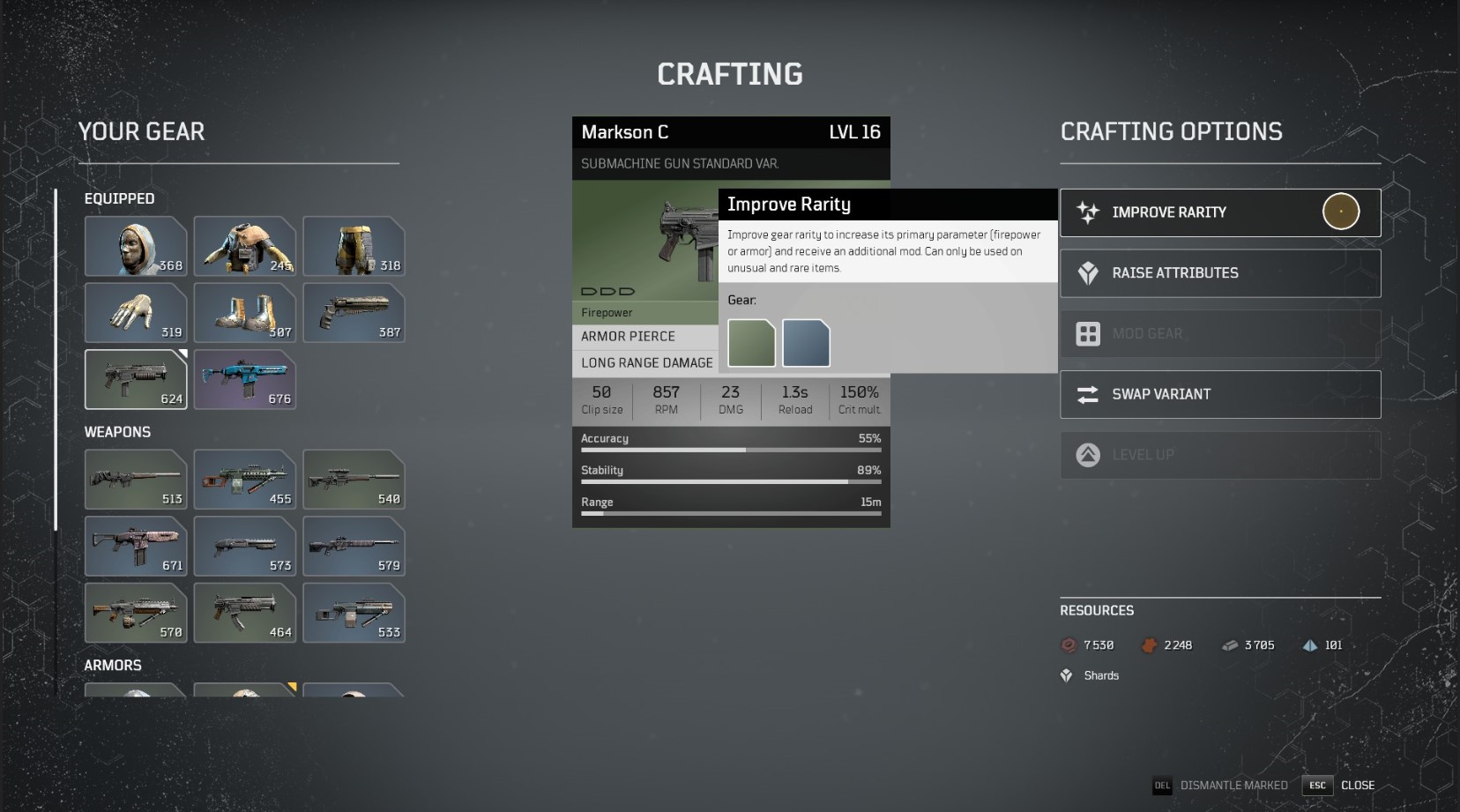Collapse the EQUIPPED section
Screen dimensions: 1460x812
[119, 198]
